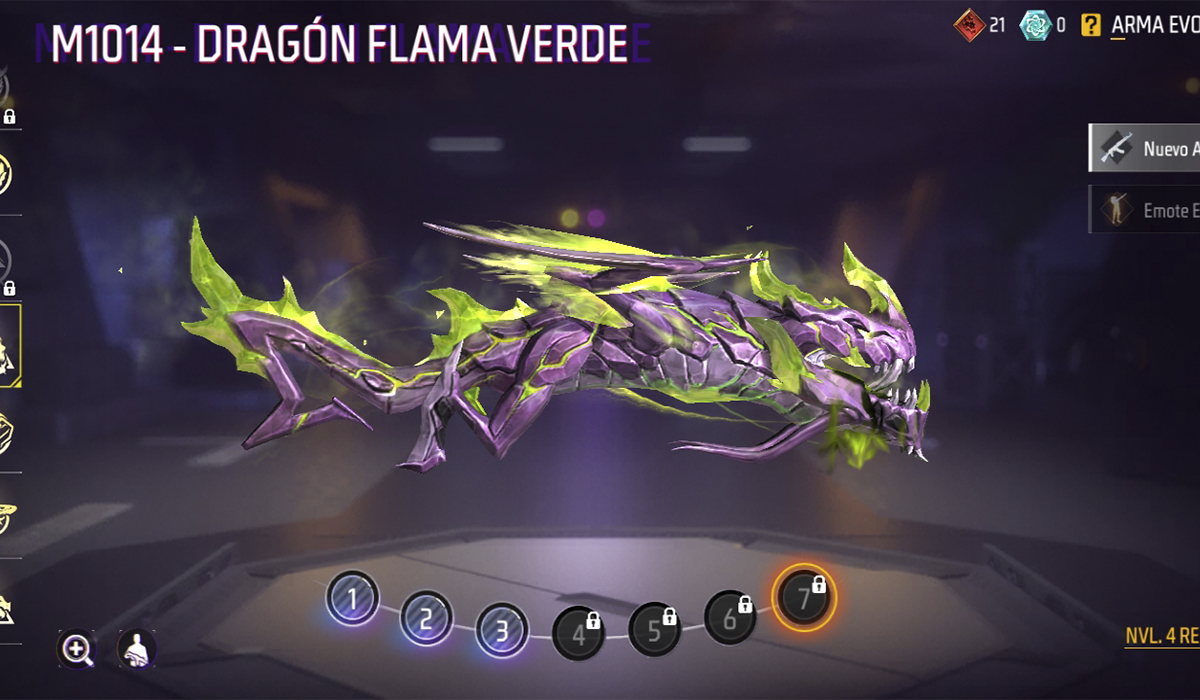The height and width of the screenshot is (700, 1200).
Task: Switch to the Nuevo rifle tab
Action: (1144, 148)
